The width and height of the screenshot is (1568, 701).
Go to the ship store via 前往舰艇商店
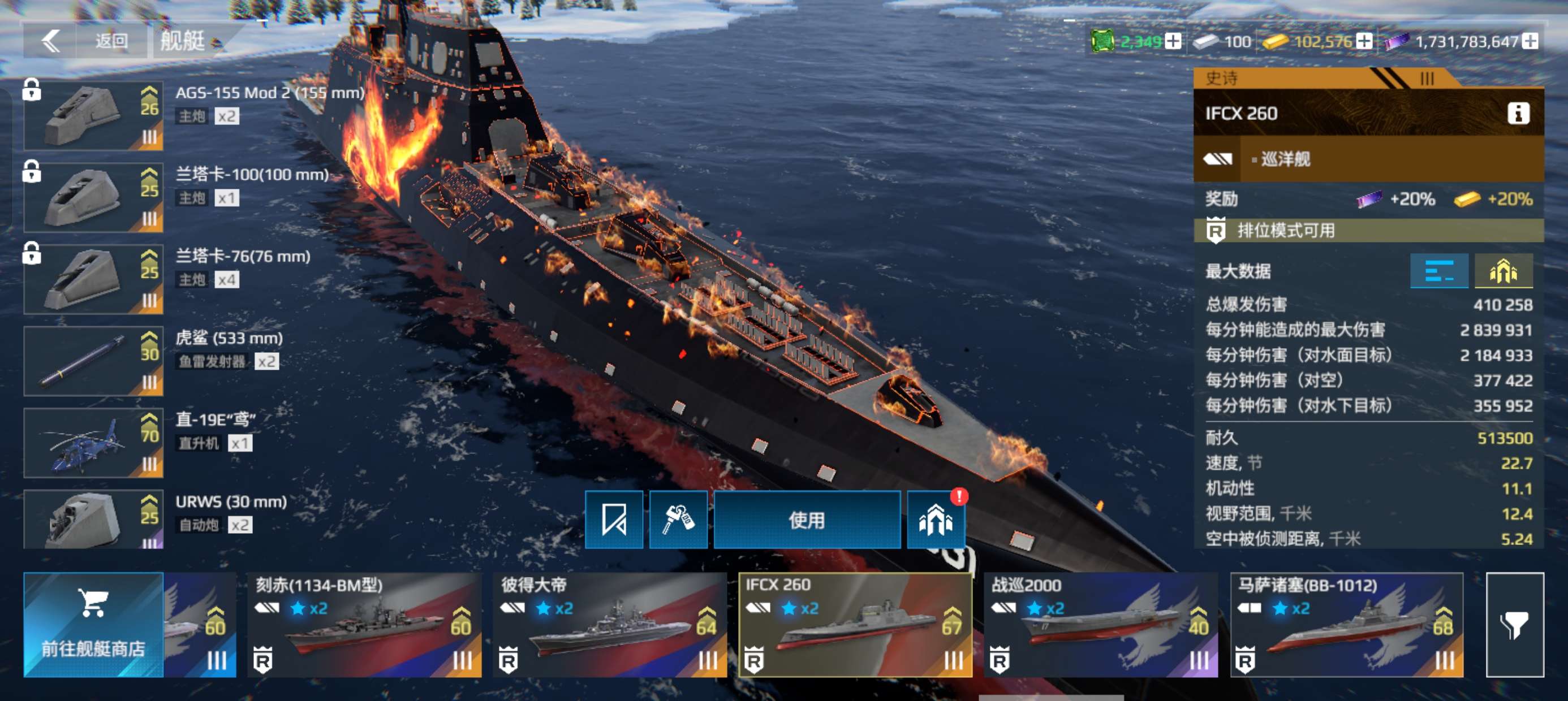click(93, 625)
